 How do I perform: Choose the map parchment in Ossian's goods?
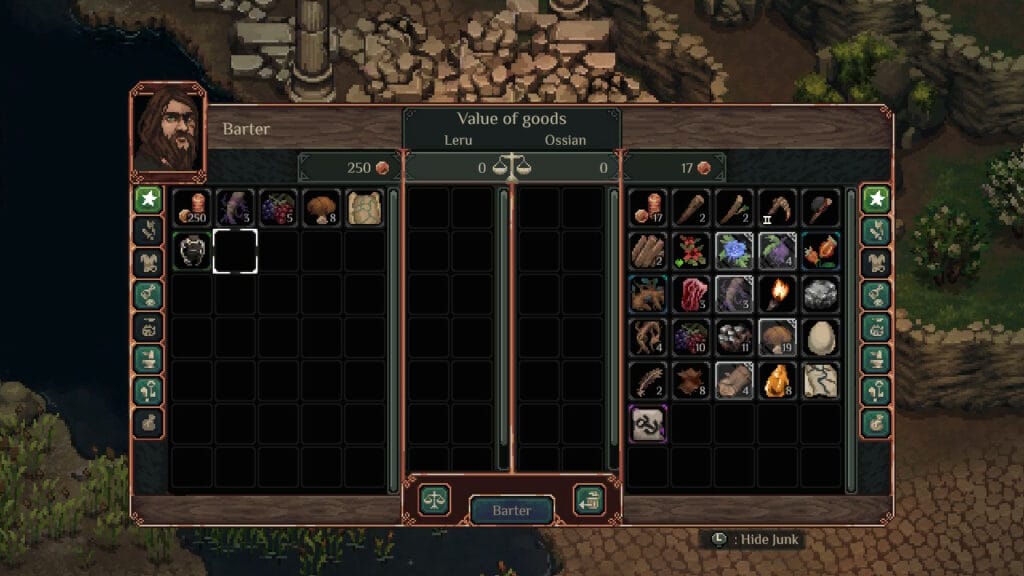tap(820, 380)
